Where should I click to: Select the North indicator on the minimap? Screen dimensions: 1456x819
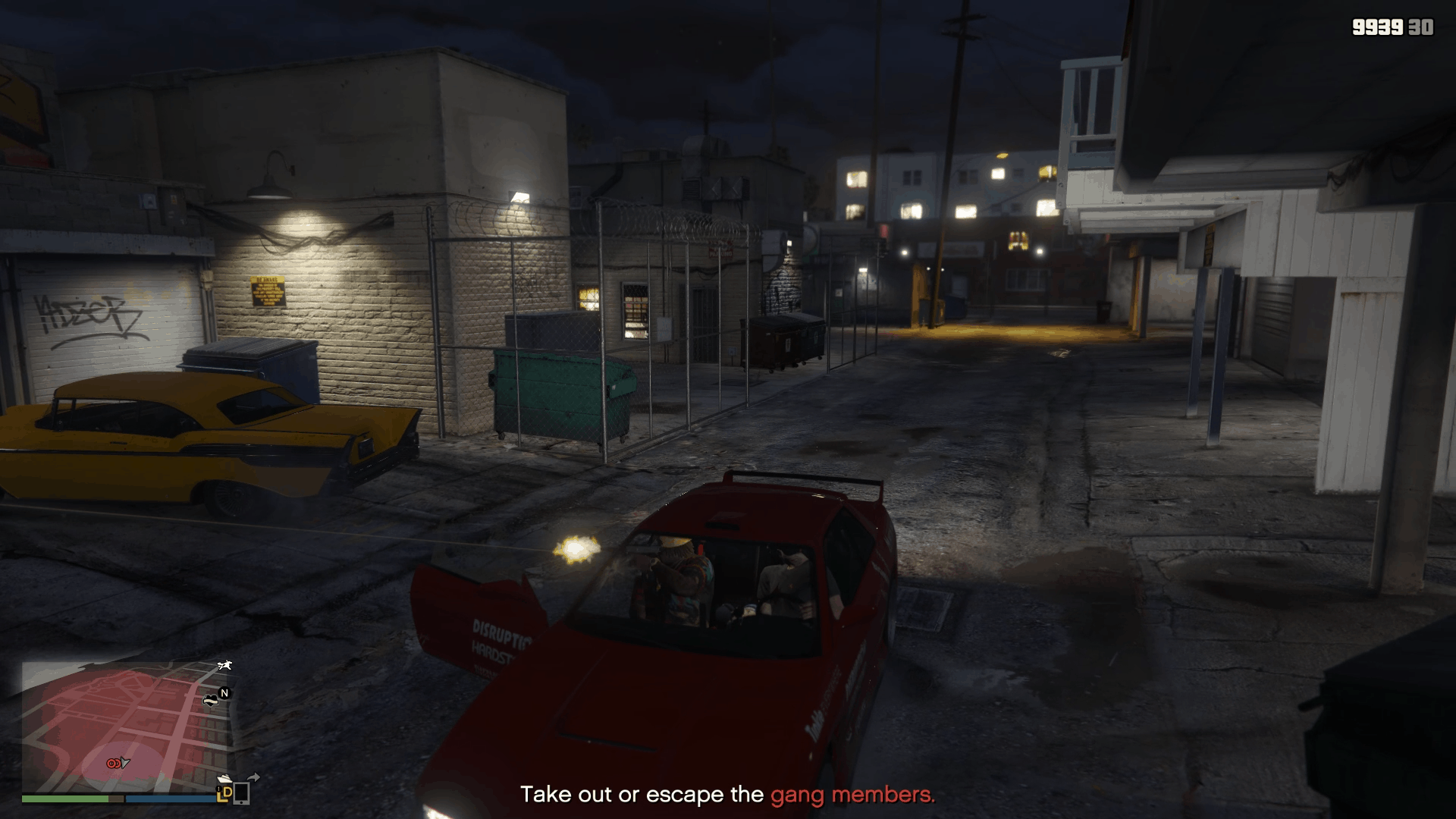click(223, 692)
